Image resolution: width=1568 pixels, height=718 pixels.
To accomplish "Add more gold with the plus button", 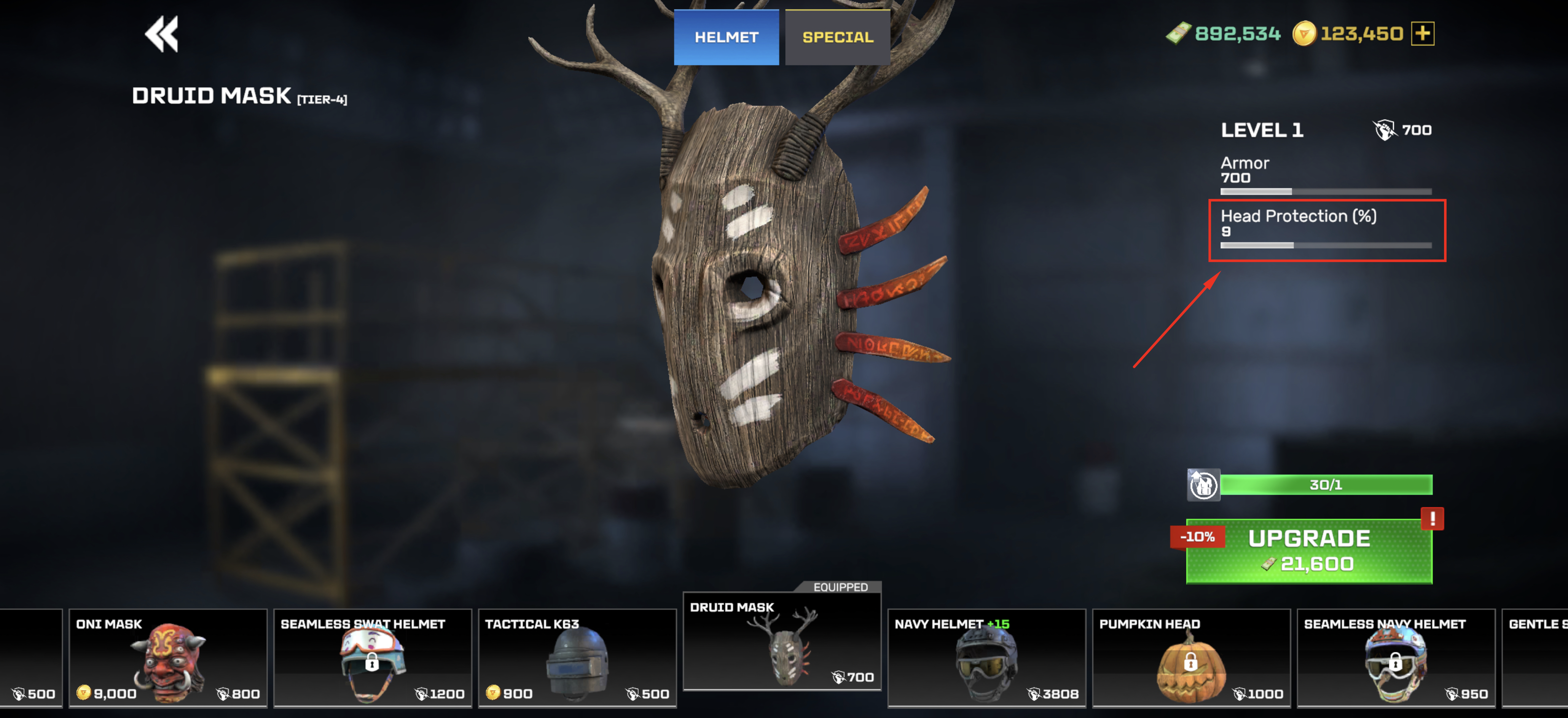I will (1423, 33).
